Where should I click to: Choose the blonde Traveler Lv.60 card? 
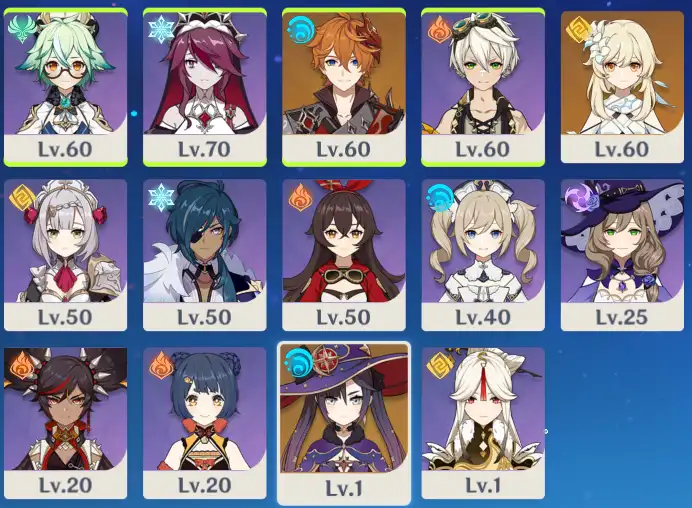click(x=621, y=85)
